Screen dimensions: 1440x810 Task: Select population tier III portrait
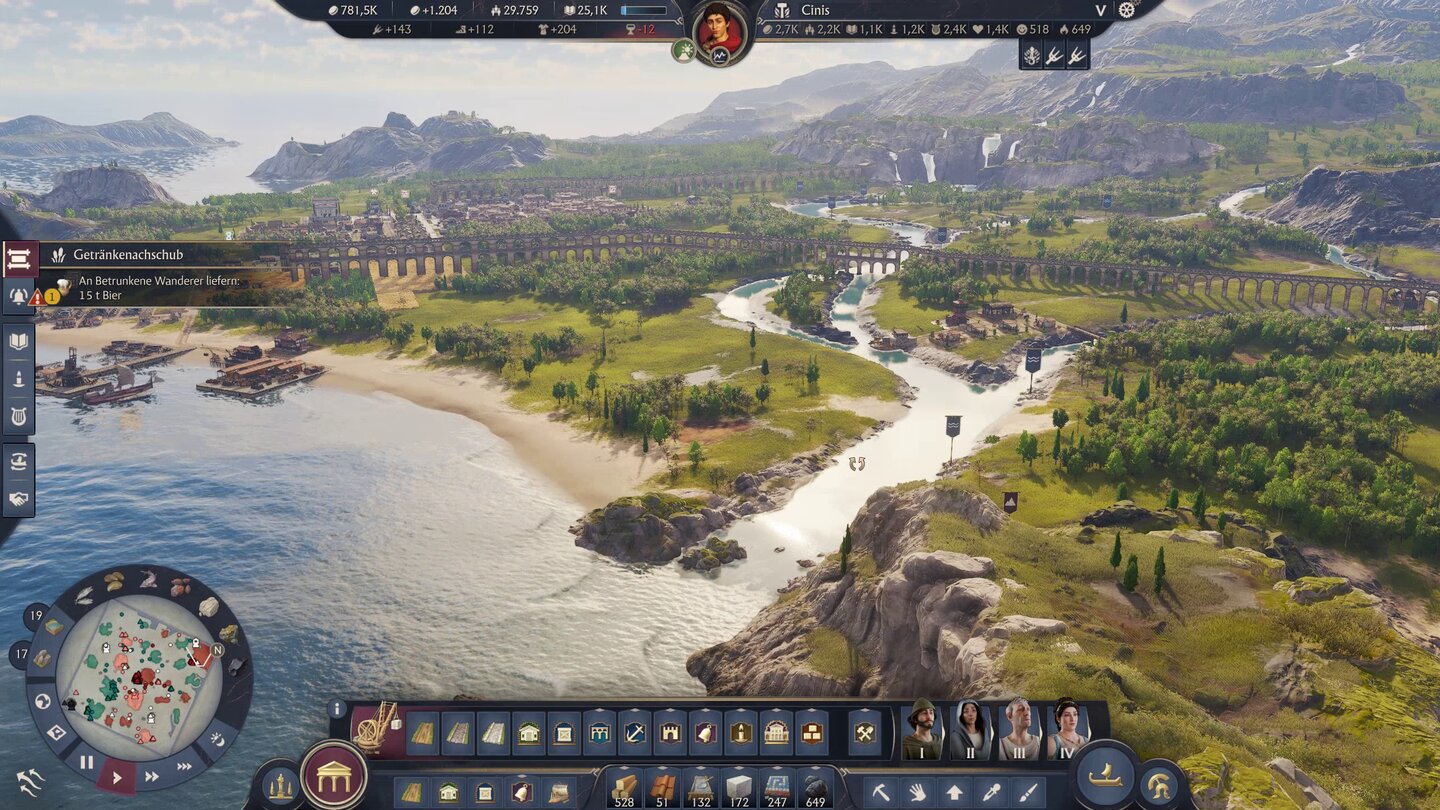click(1019, 730)
